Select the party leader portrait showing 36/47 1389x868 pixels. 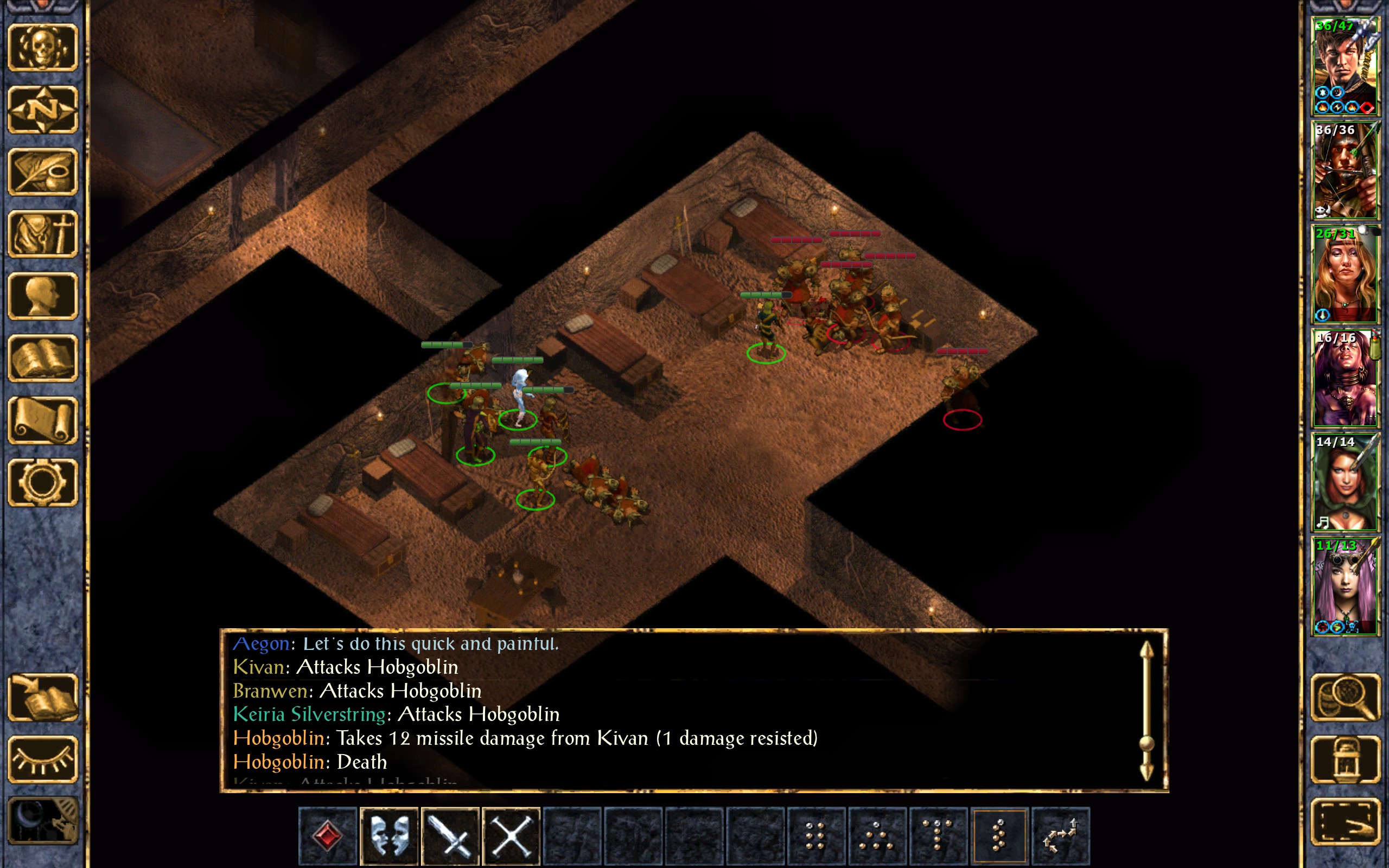(1345, 66)
